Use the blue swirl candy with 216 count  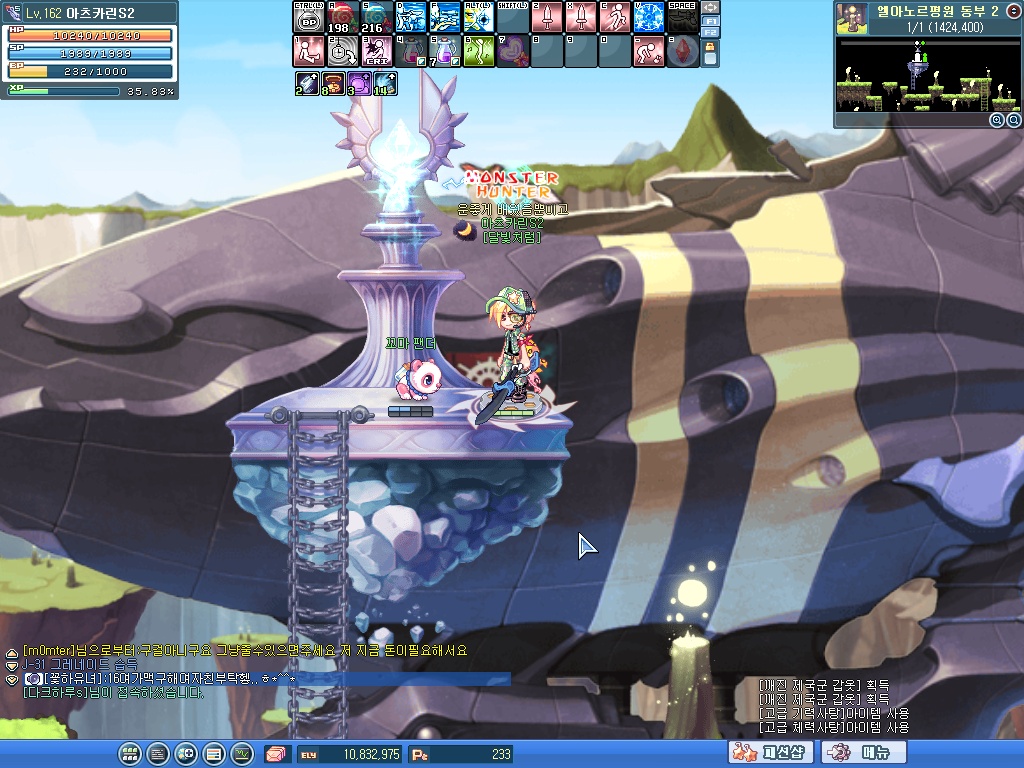(x=376, y=17)
